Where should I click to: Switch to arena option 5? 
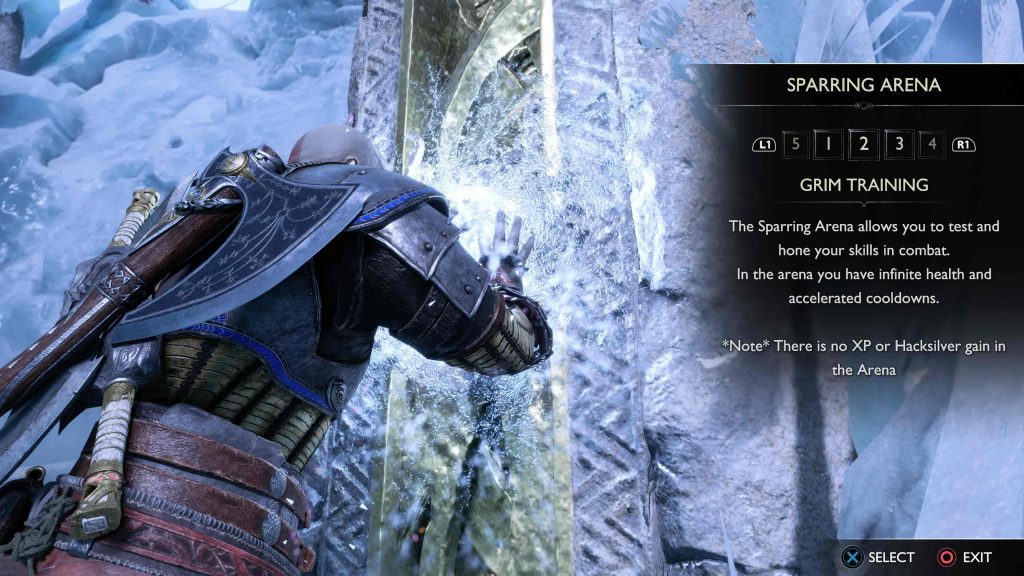(x=795, y=144)
